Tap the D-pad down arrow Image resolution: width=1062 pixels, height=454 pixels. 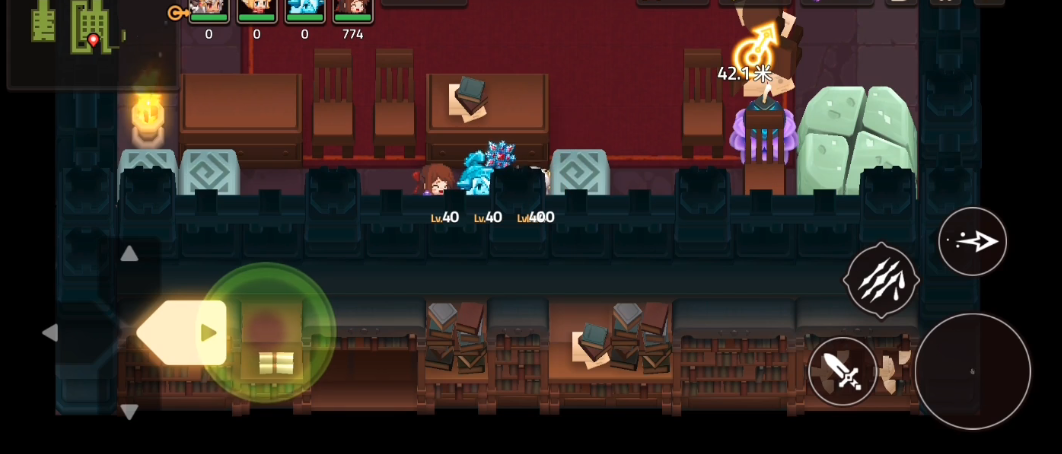tap(129, 411)
